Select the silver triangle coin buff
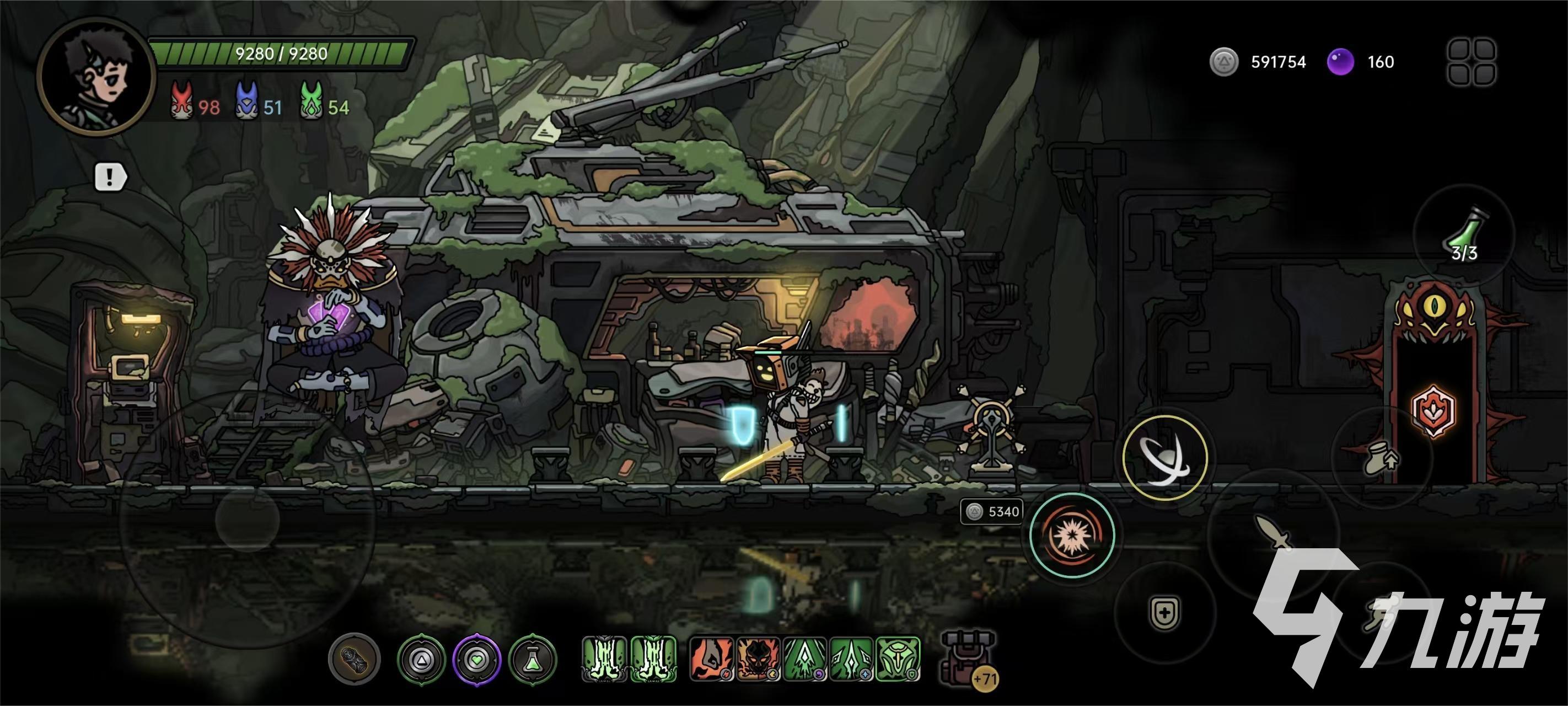This screenshot has width=1568, height=706. (x=421, y=659)
